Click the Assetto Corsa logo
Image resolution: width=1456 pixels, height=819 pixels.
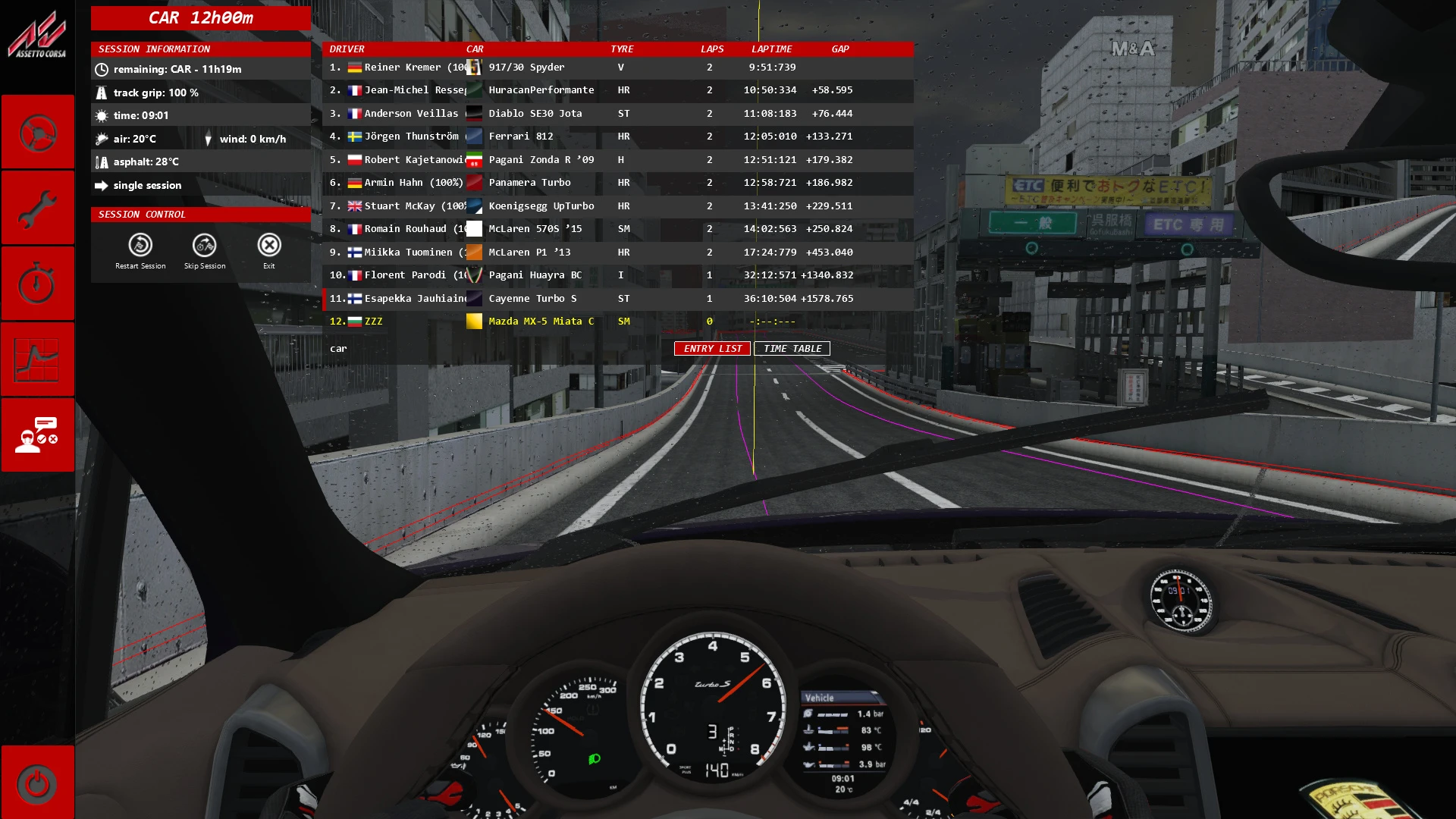pos(36,34)
